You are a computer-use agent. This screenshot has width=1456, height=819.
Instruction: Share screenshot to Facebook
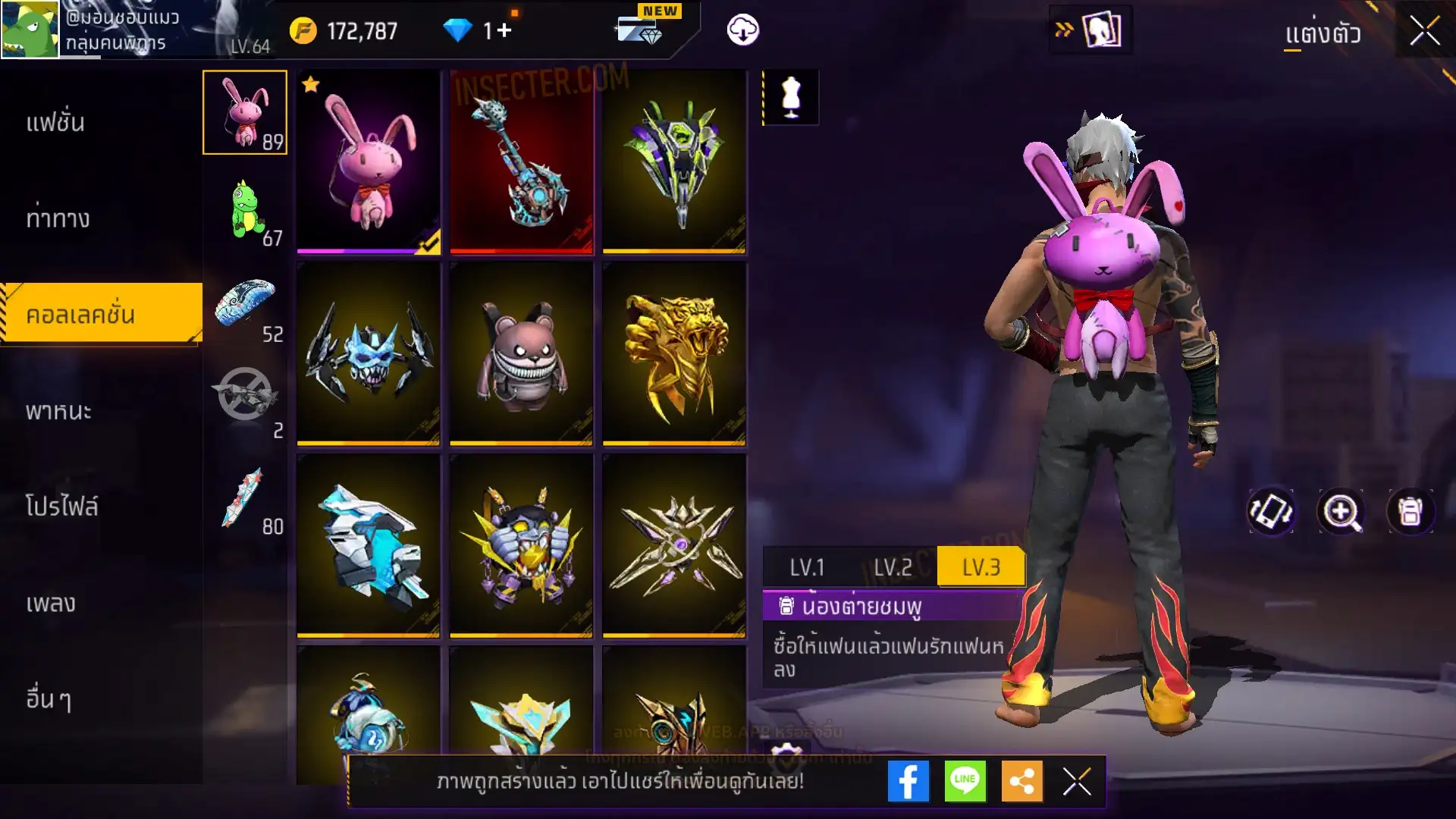[908, 781]
